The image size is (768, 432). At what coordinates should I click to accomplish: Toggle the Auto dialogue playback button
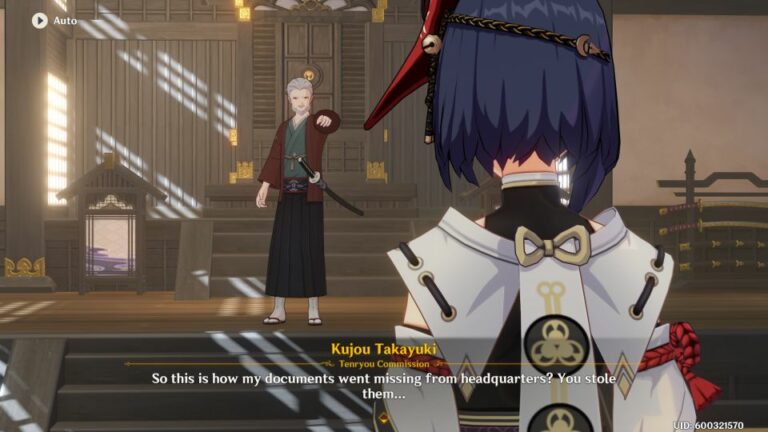click(40, 20)
